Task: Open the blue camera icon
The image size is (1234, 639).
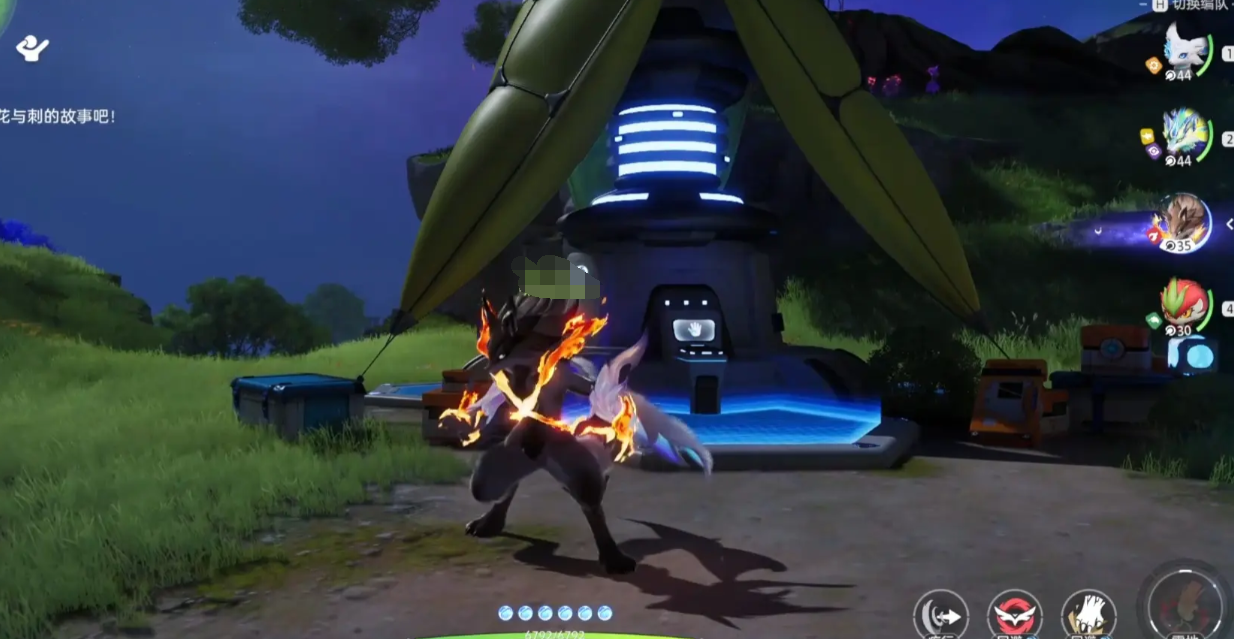Action: (x=1192, y=355)
